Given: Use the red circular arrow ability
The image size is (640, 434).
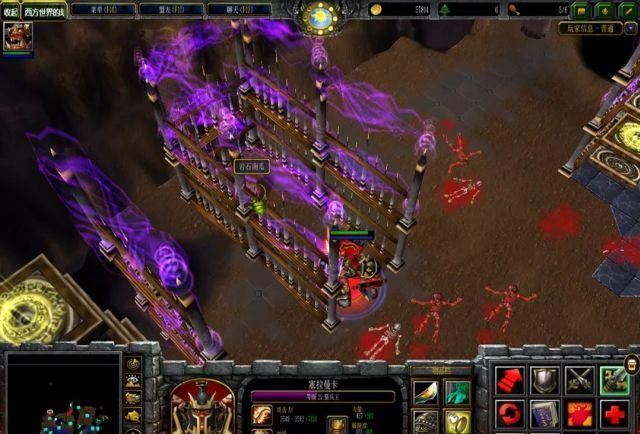Looking at the screenshot, I should 510,413.
